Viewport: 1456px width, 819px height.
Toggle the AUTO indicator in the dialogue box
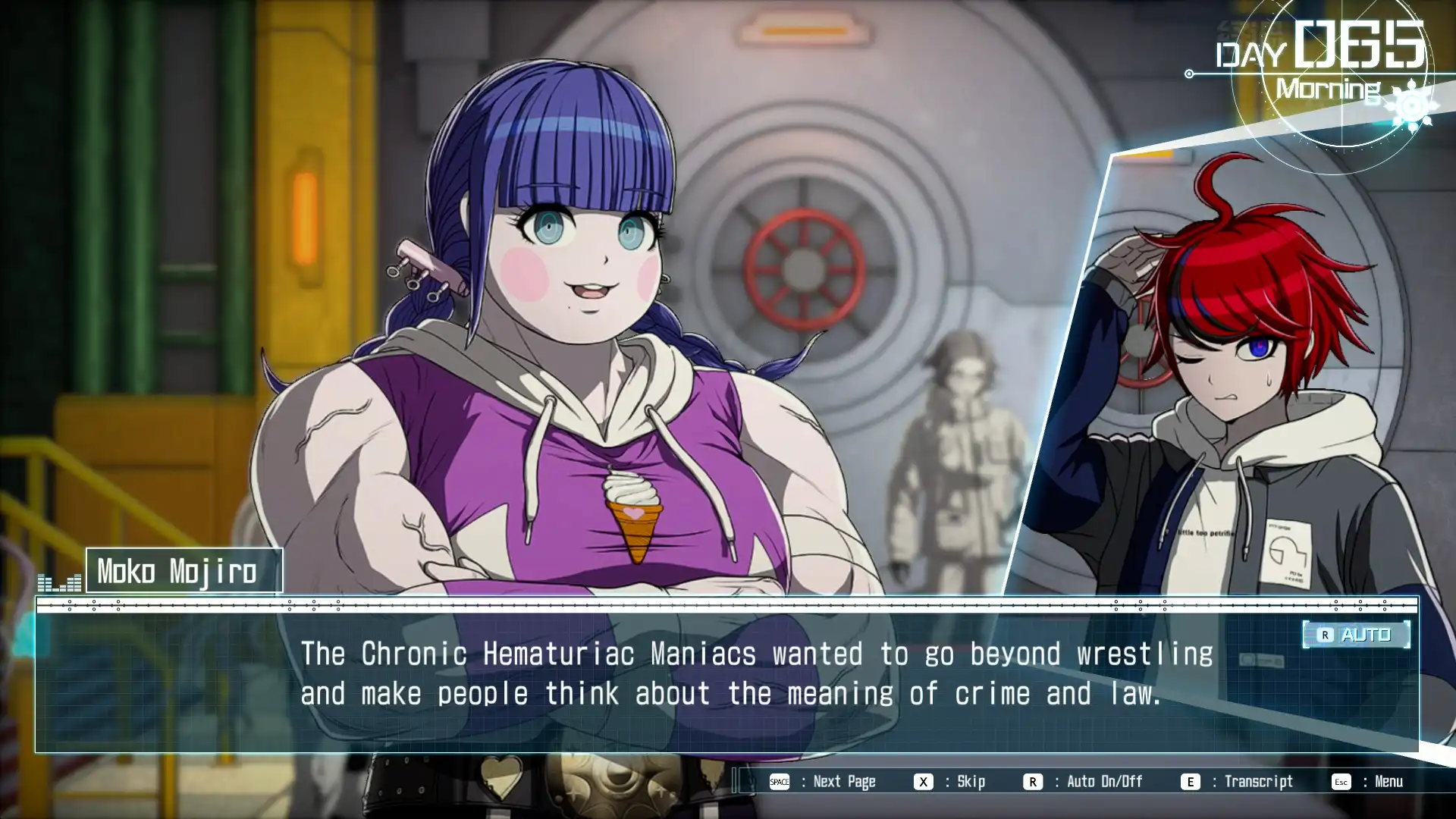point(1356,635)
